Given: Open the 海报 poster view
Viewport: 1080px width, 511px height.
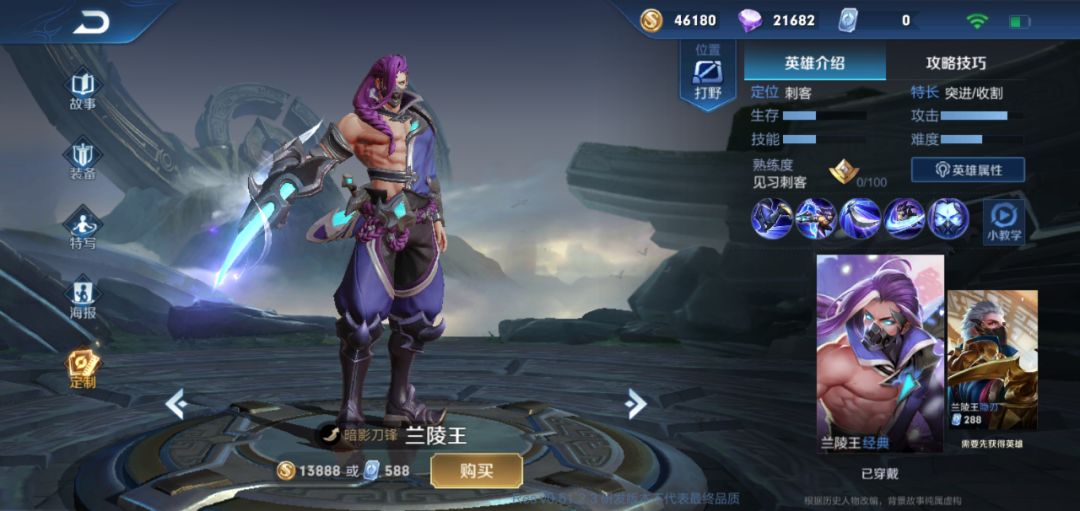Looking at the screenshot, I should [83, 297].
